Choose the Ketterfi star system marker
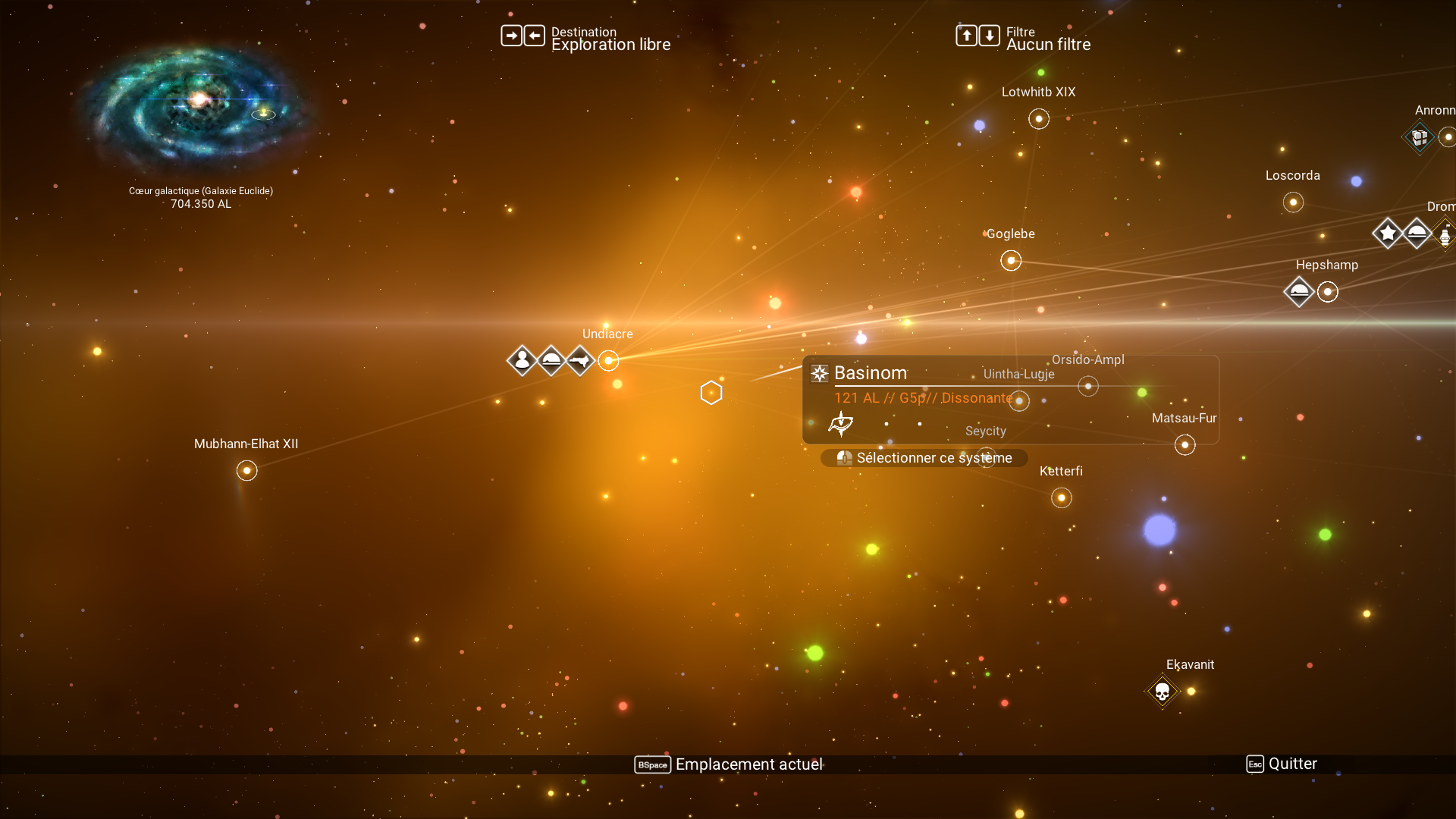Image resolution: width=1456 pixels, height=819 pixels. point(1062,498)
